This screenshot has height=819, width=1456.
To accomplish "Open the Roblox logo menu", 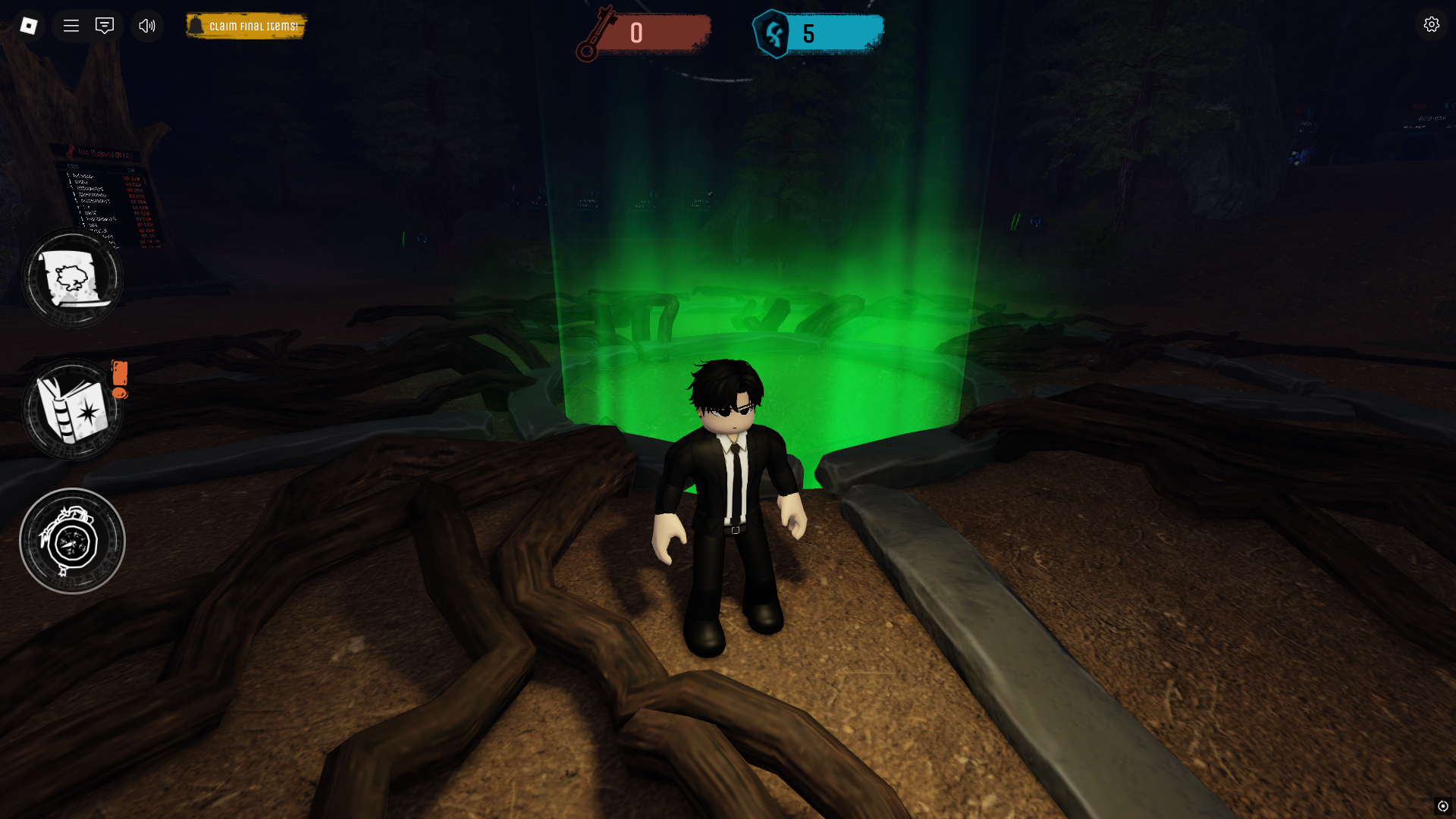I will pos(29,26).
